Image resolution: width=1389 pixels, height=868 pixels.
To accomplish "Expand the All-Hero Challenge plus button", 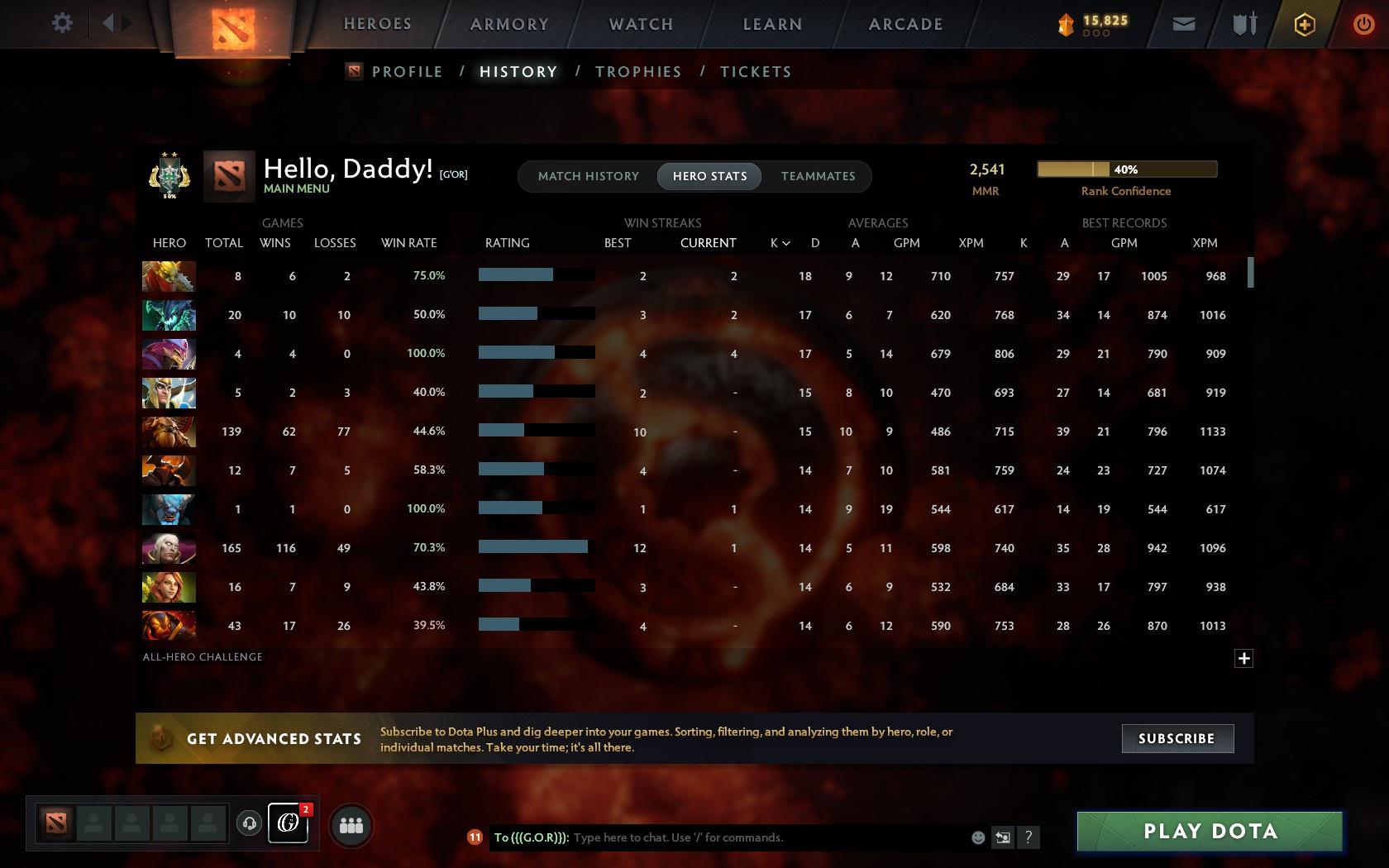I will pos(1244,658).
